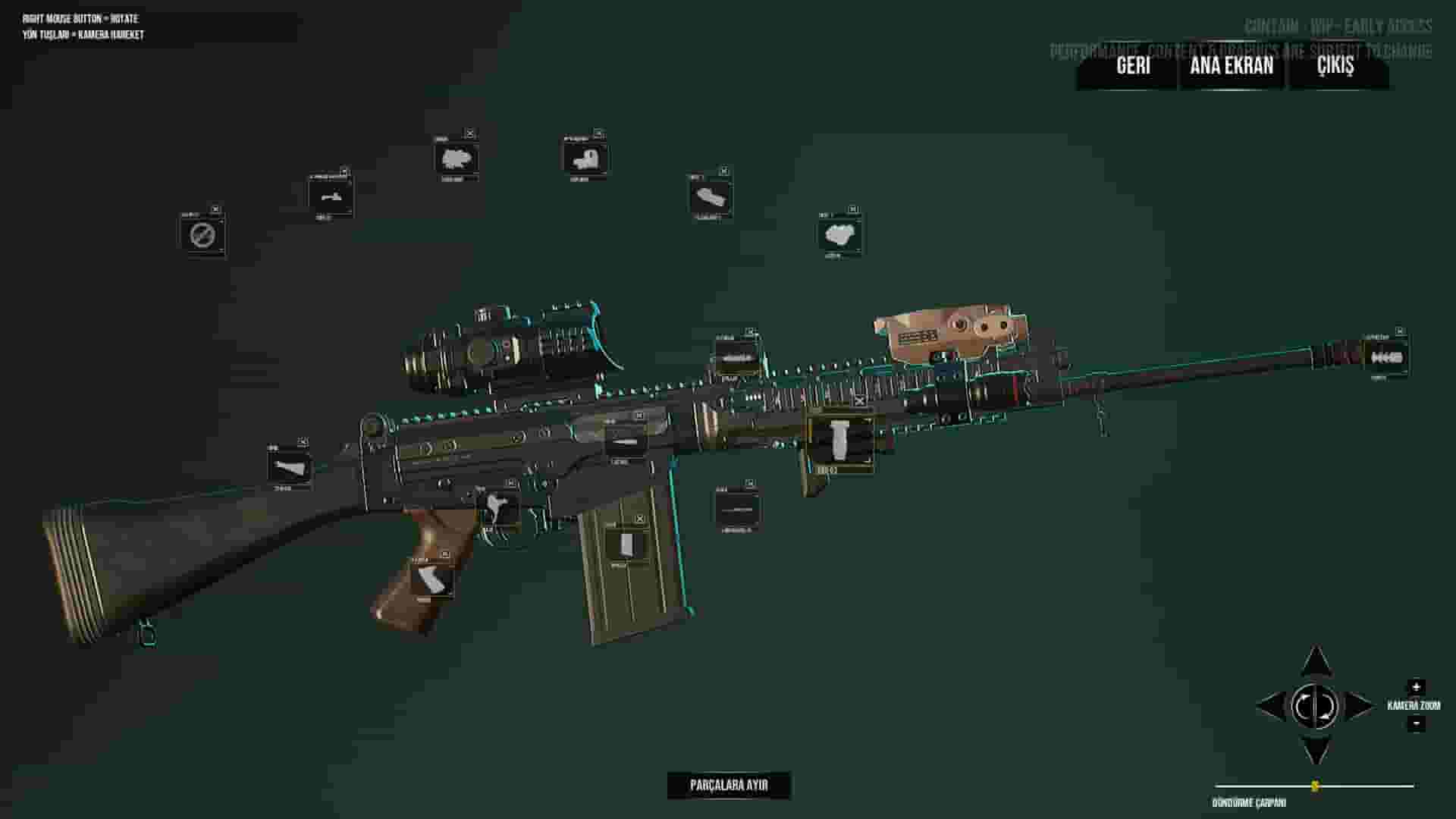Click the magazine part icon on the magazine
1456x819 pixels.
tap(627, 544)
